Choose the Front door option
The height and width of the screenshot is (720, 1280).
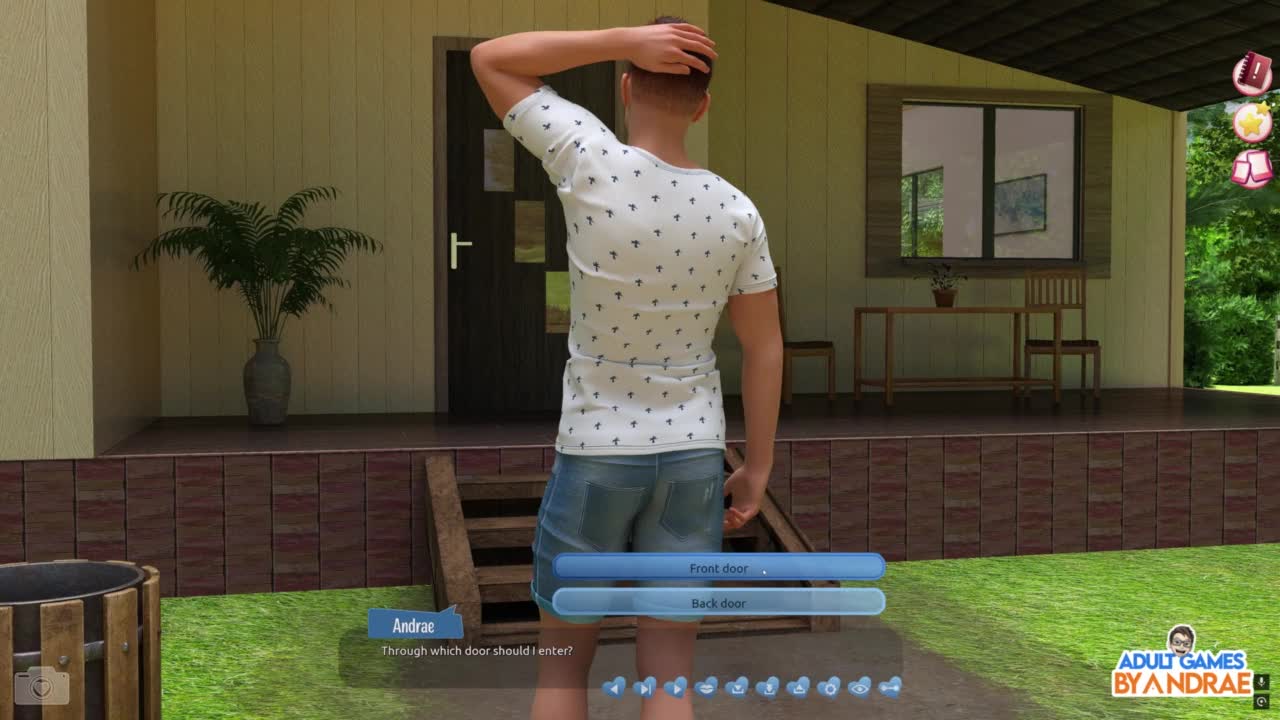(718, 568)
